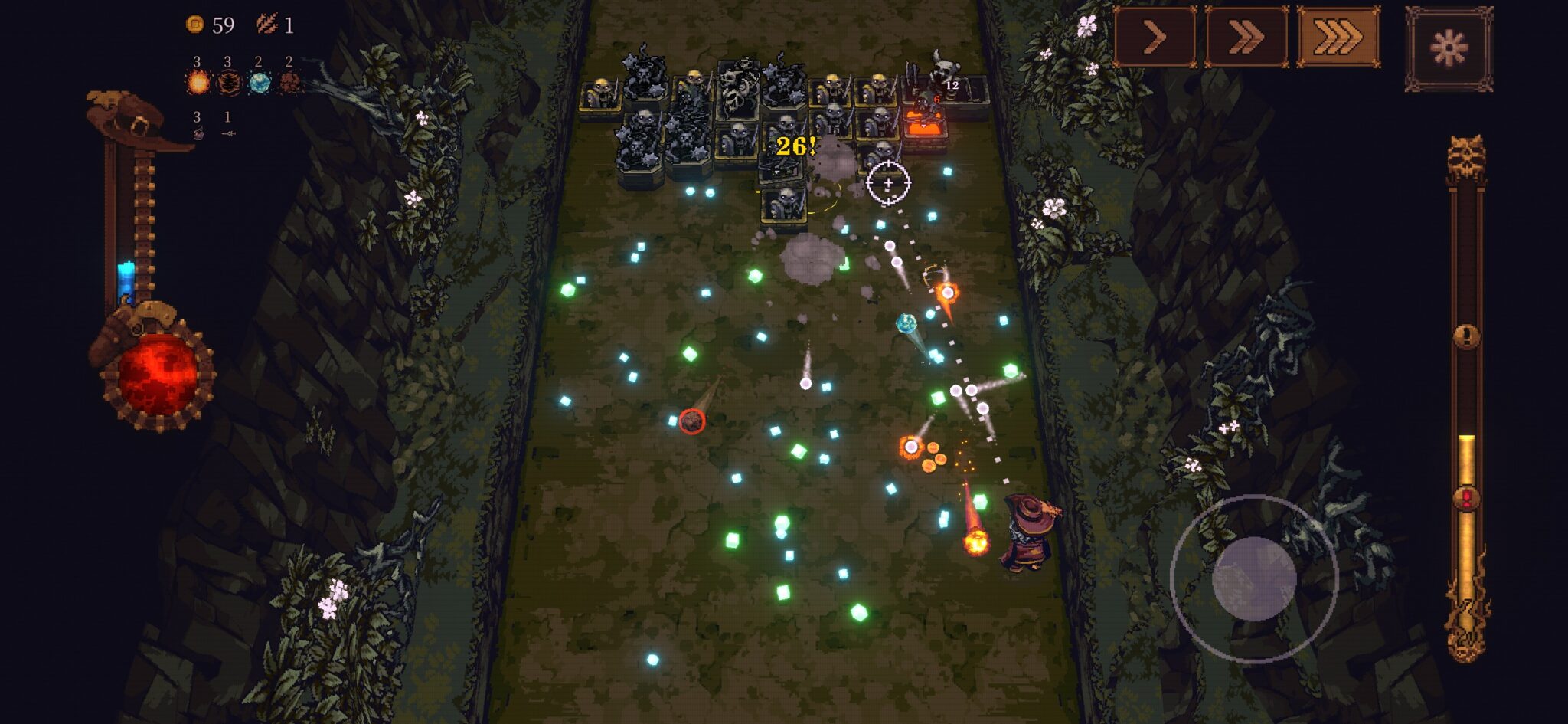Click the red potion passive icon

(x=198, y=134)
